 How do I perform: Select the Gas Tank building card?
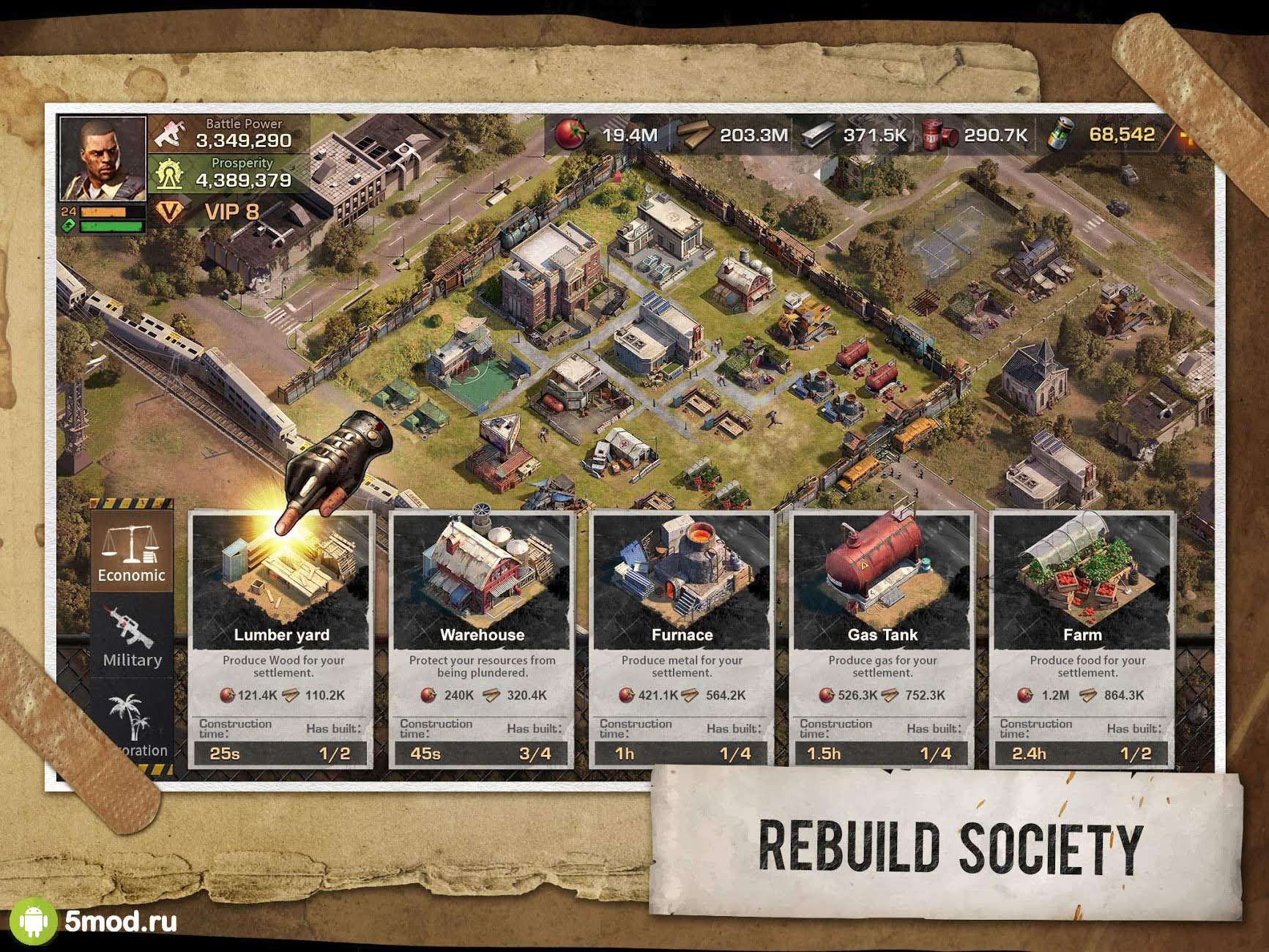click(x=882, y=639)
